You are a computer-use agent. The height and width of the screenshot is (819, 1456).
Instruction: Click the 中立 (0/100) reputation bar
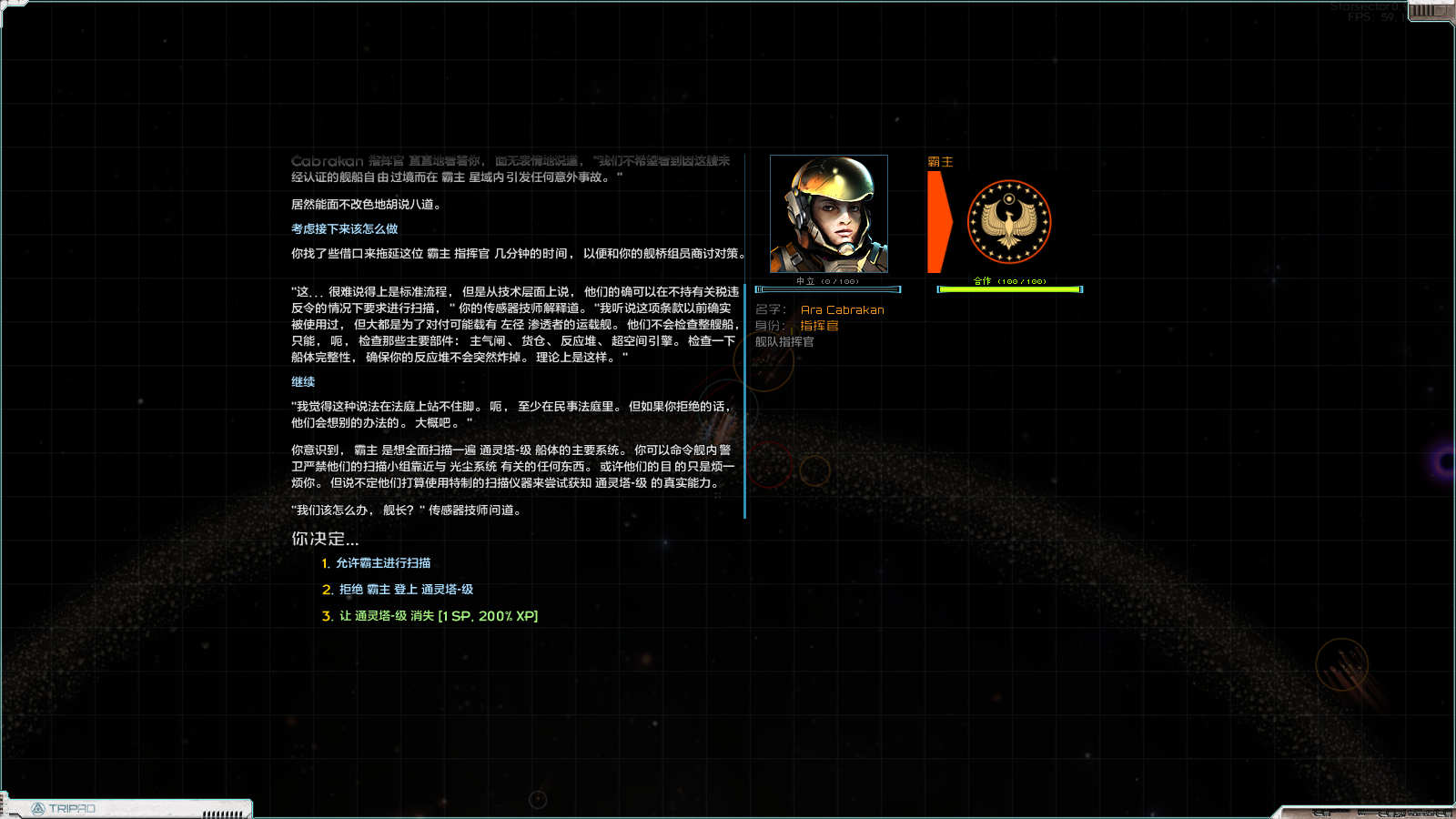point(828,288)
